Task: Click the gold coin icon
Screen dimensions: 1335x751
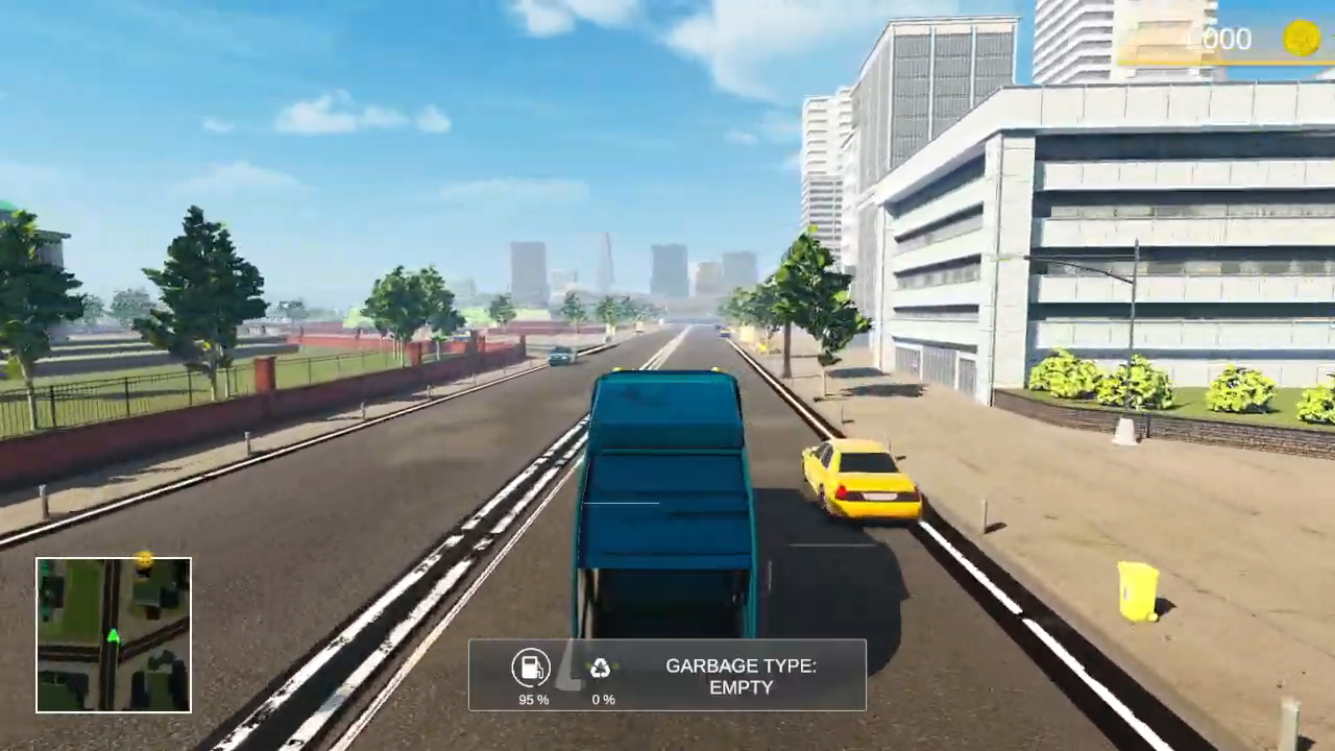Action: [x=1302, y=39]
